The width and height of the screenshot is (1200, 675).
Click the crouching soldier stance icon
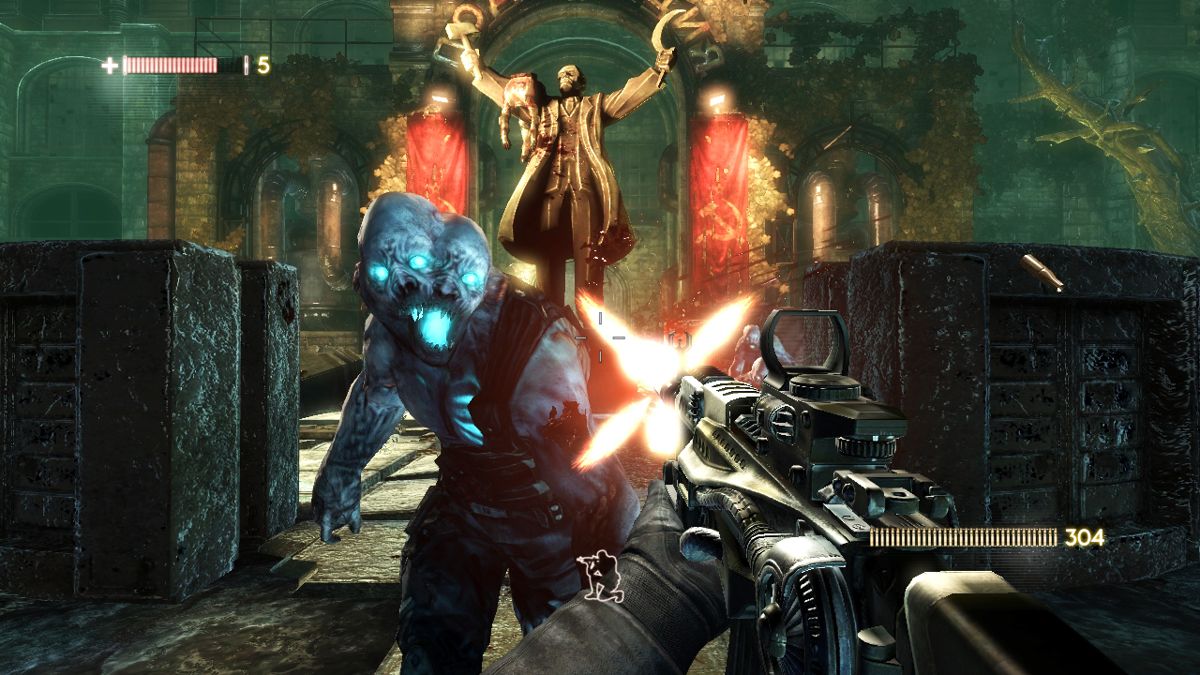(601, 579)
